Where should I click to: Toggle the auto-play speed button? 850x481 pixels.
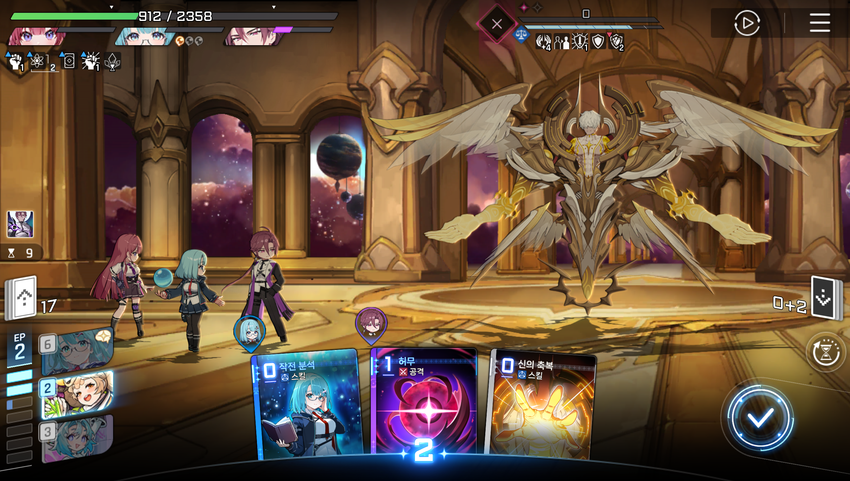pyautogui.click(x=747, y=23)
